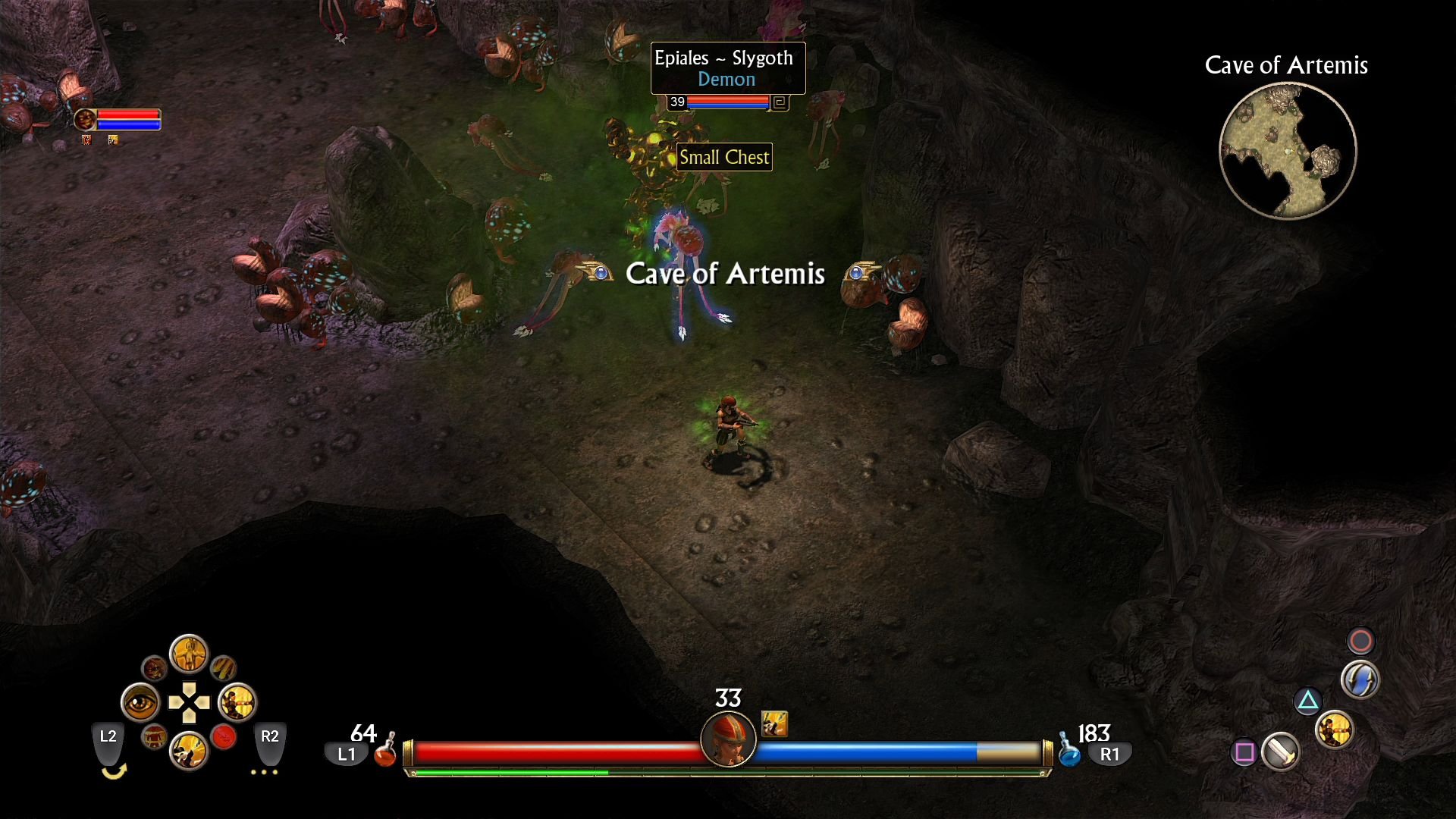Click the Square button prompt icon

click(x=1244, y=752)
